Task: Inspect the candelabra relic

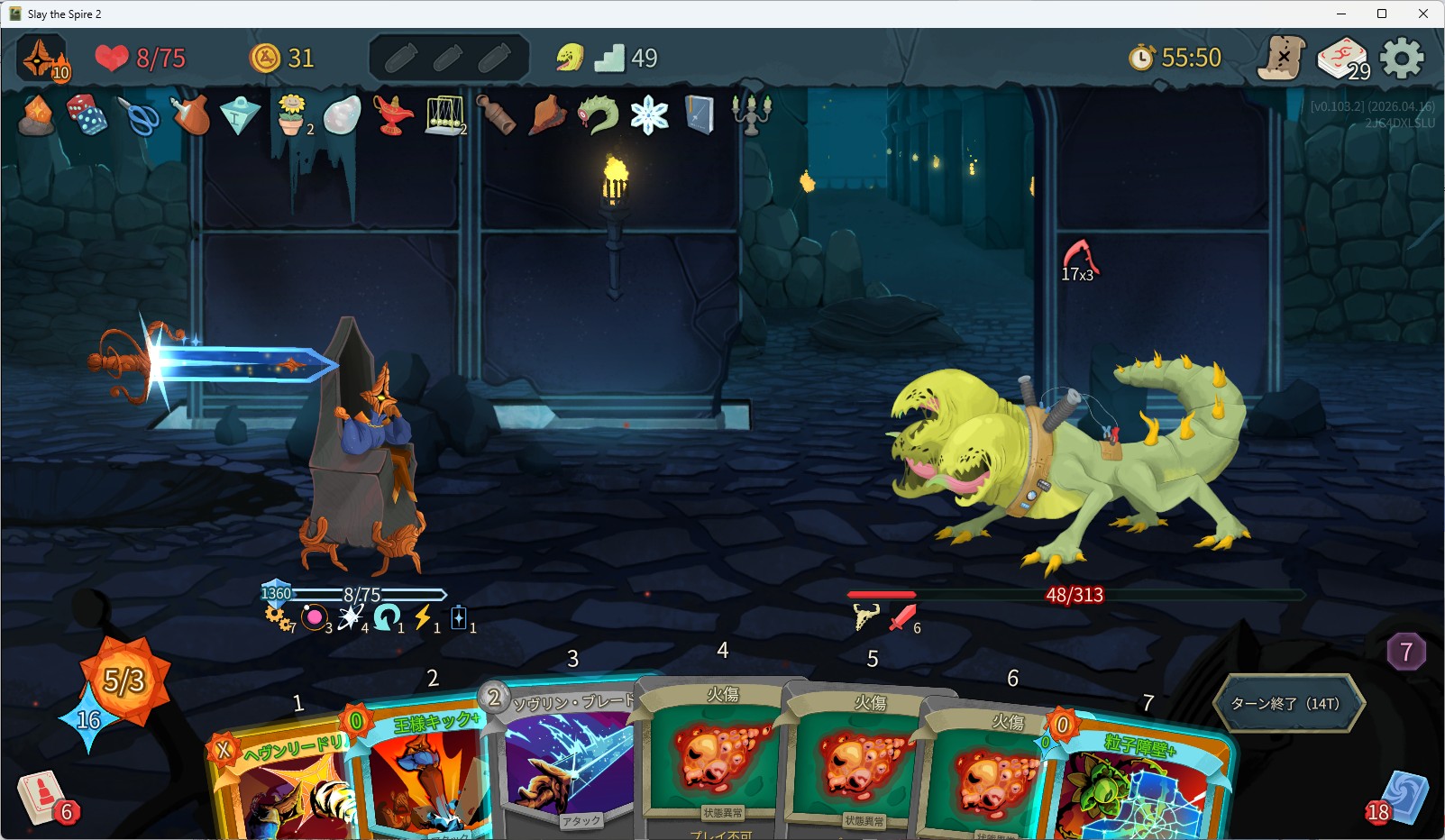Action: click(751, 115)
